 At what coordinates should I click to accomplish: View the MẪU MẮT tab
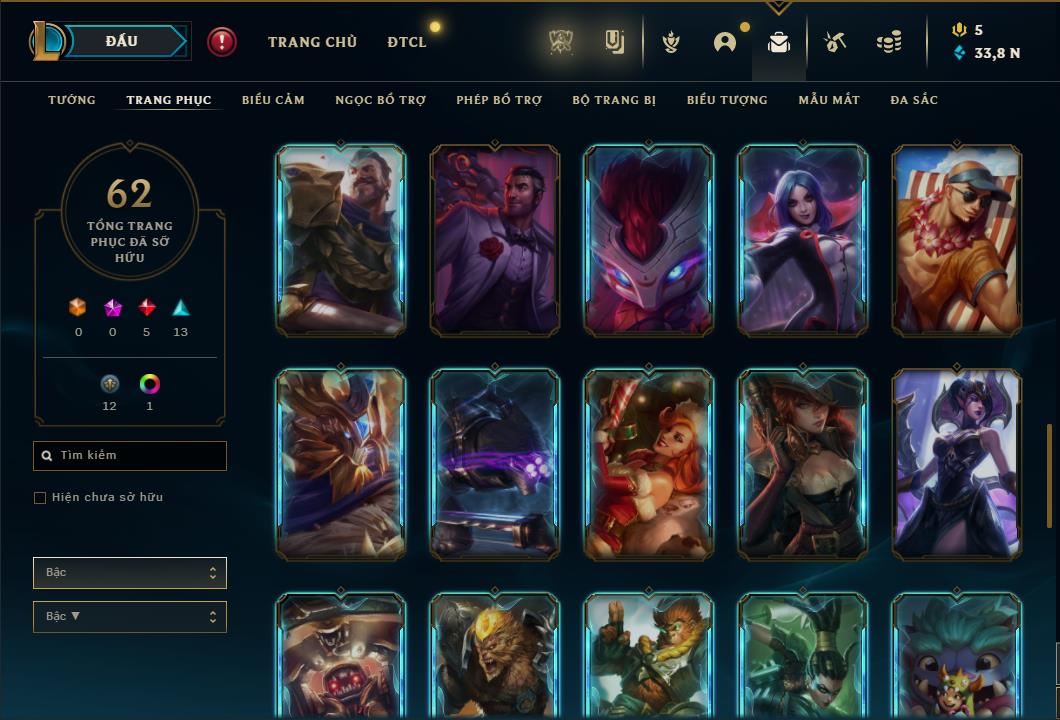(828, 100)
